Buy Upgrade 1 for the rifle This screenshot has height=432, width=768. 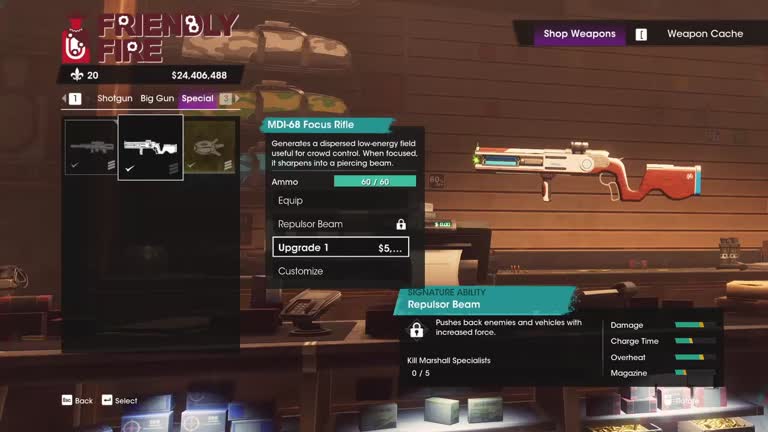coord(340,247)
